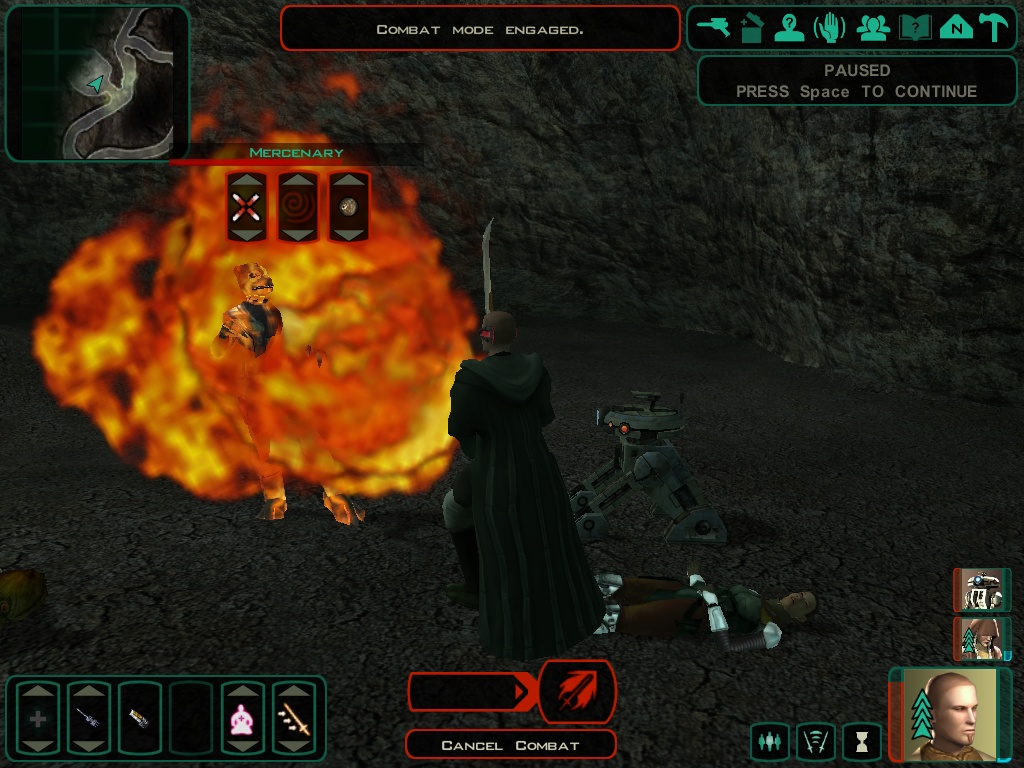Open the Equipment menu pistol icon
The height and width of the screenshot is (768, 1024).
[715, 27]
